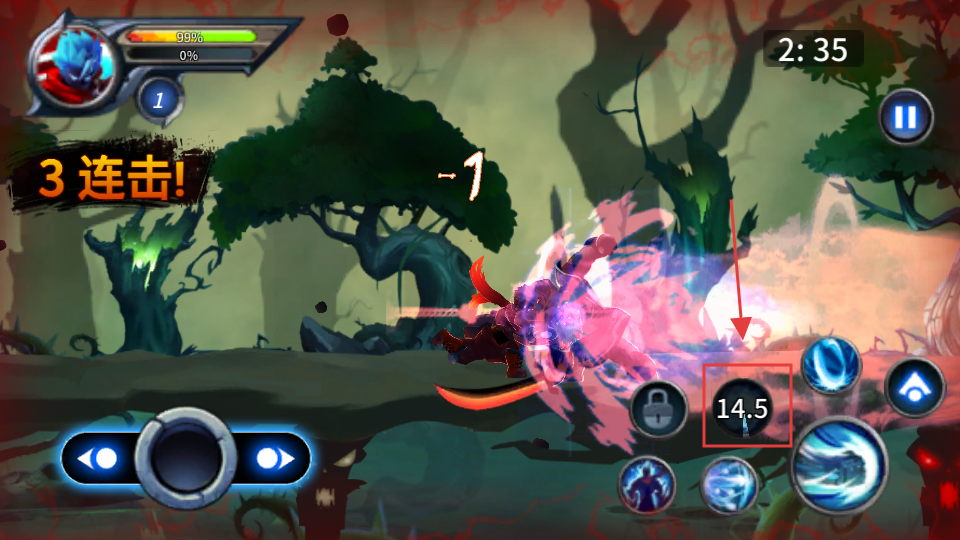Activate the jump button with the up arrow
The height and width of the screenshot is (540, 960).
click(914, 388)
